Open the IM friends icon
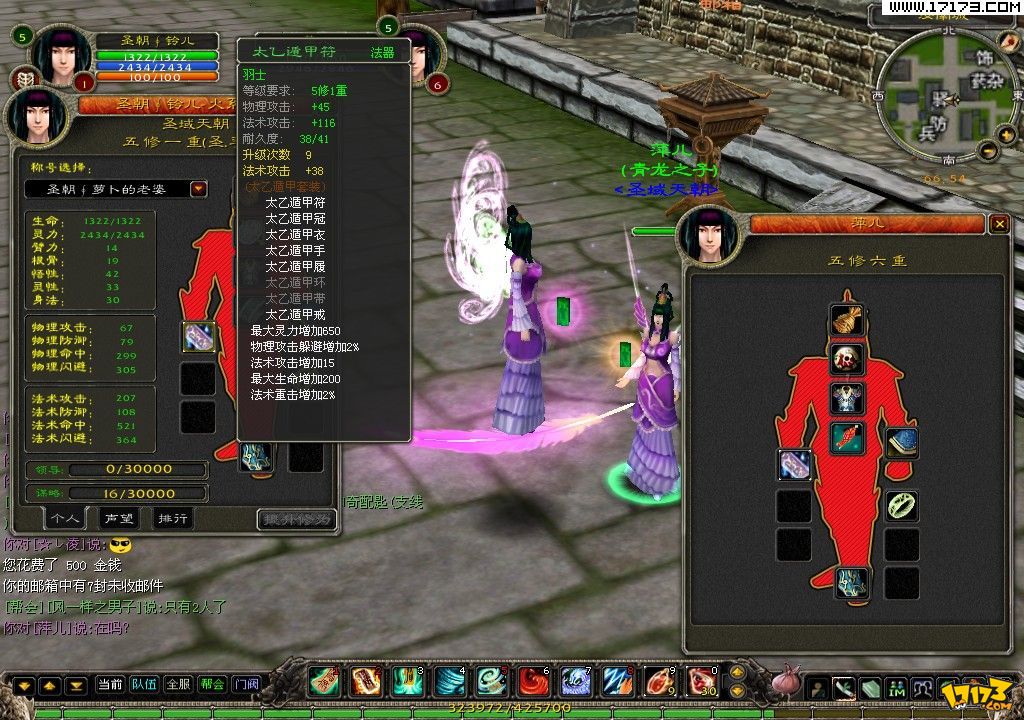 click(x=896, y=687)
